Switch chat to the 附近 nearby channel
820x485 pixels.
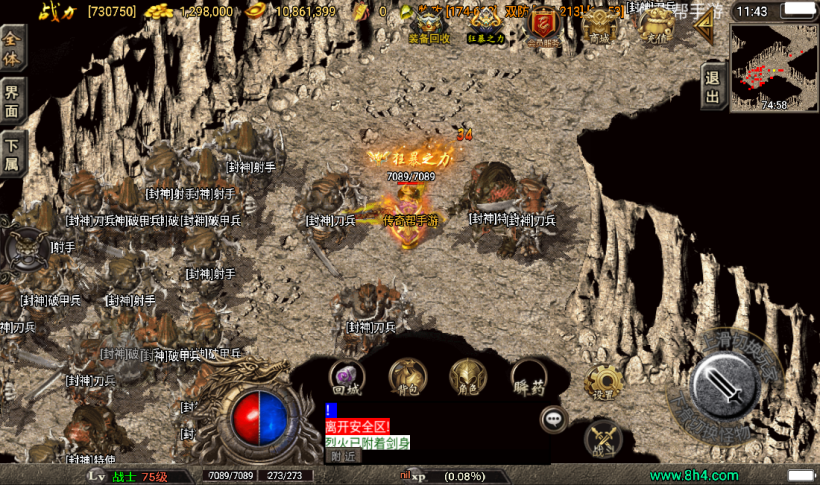click(343, 456)
